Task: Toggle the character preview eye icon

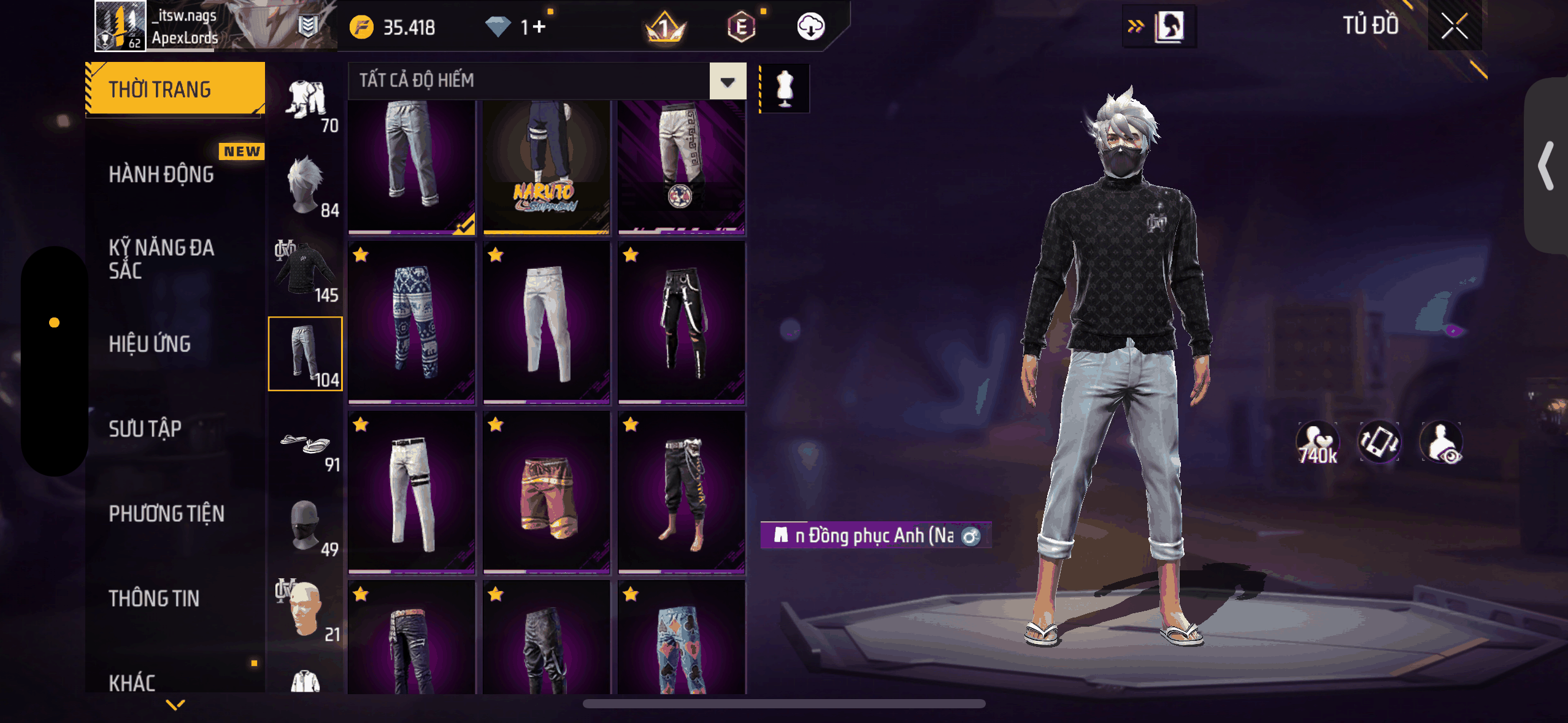Action: pos(1442,443)
